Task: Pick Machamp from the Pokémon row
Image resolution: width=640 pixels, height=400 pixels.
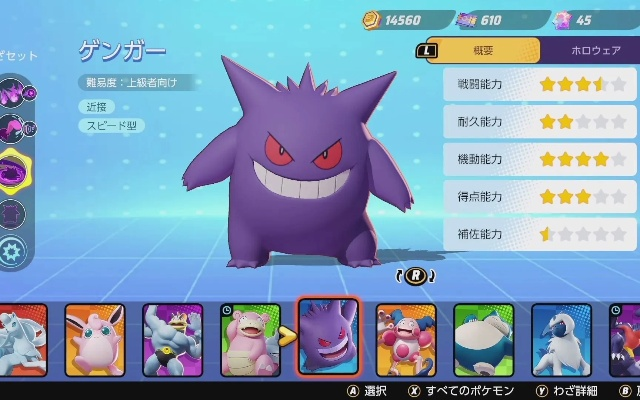Action: pyautogui.click(x=172, y=339)
